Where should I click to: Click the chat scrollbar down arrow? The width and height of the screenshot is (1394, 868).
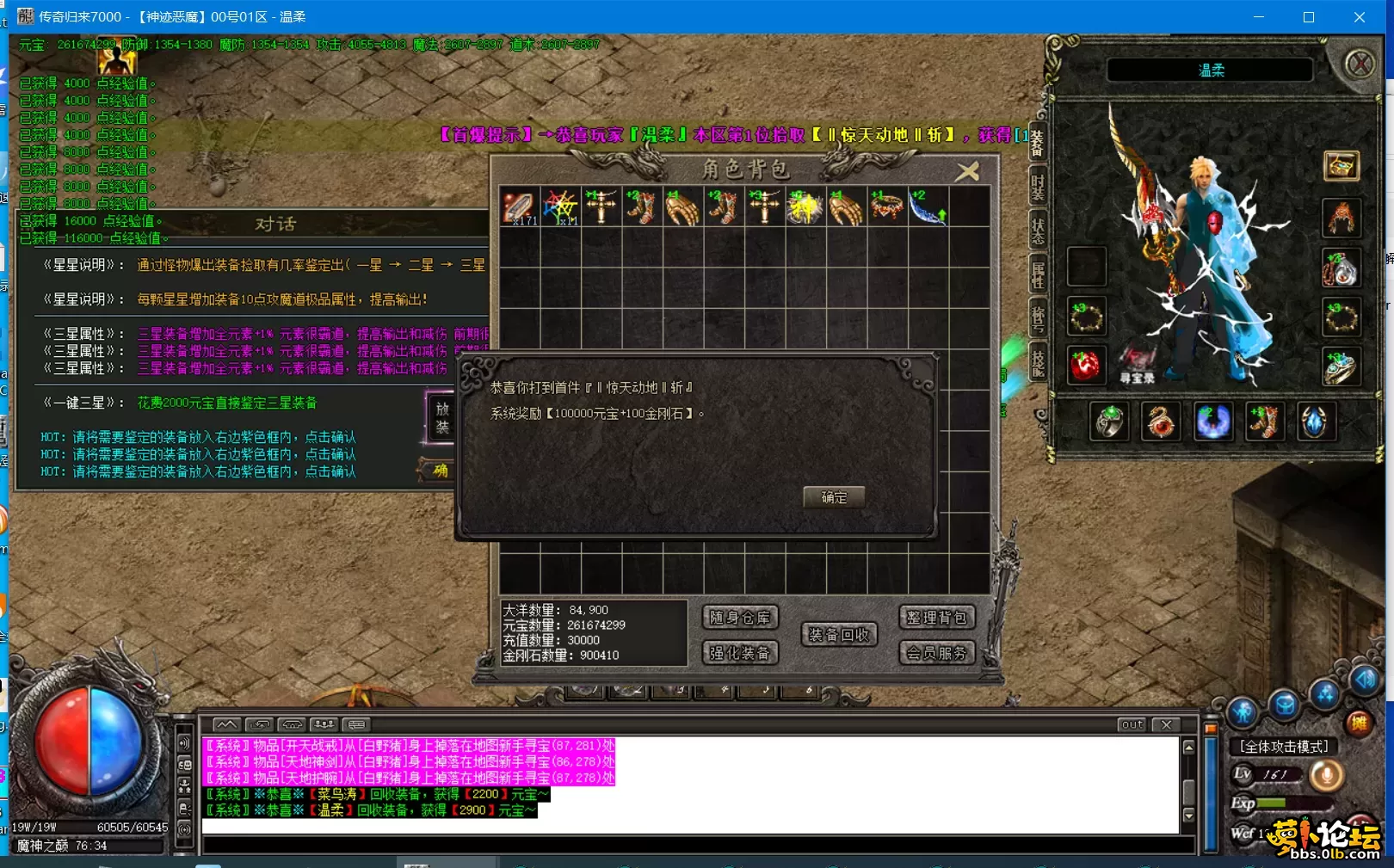(x=1189, y=816)
